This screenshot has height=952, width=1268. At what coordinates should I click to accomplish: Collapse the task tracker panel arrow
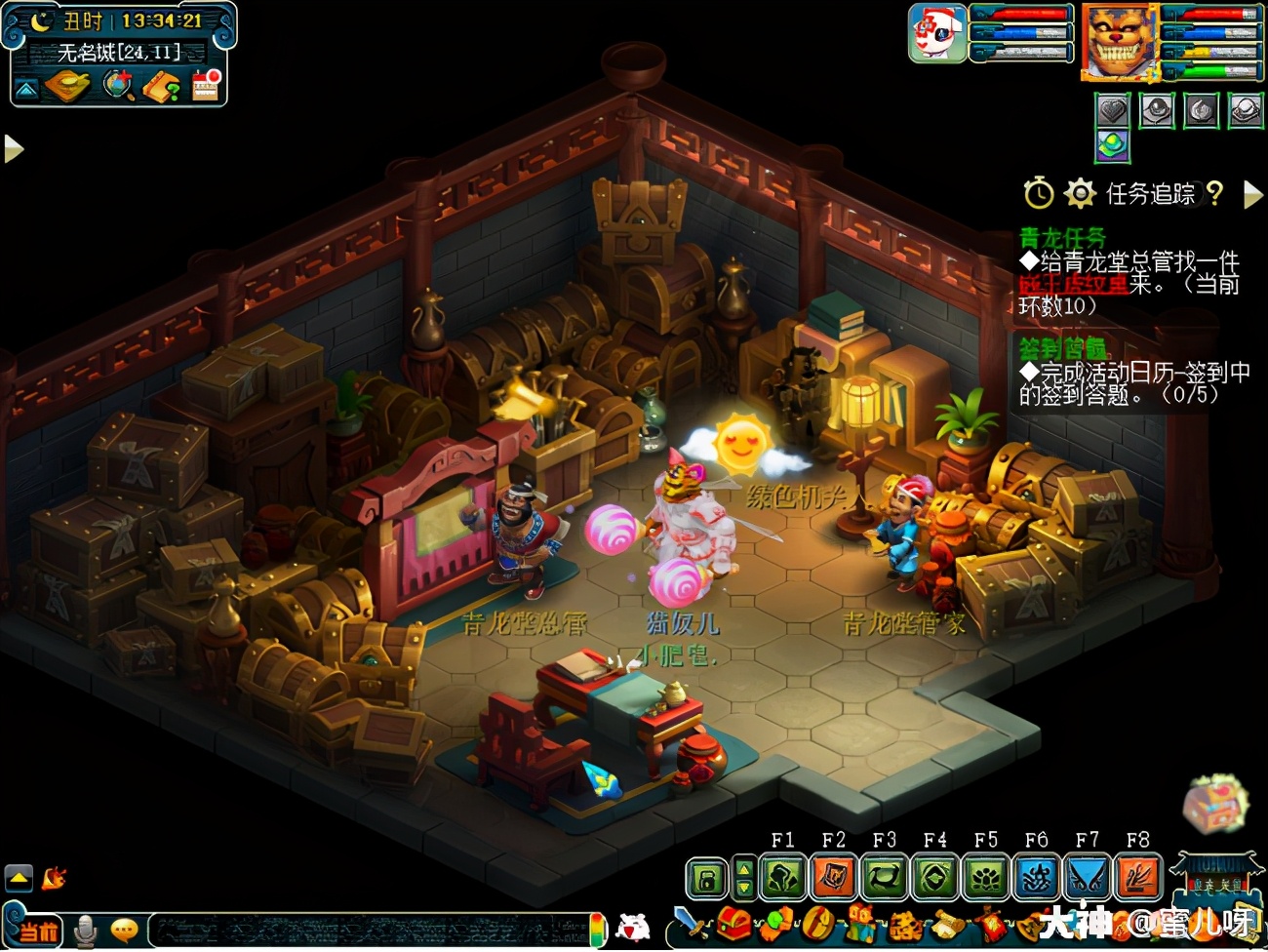(x=1252, y=195)
